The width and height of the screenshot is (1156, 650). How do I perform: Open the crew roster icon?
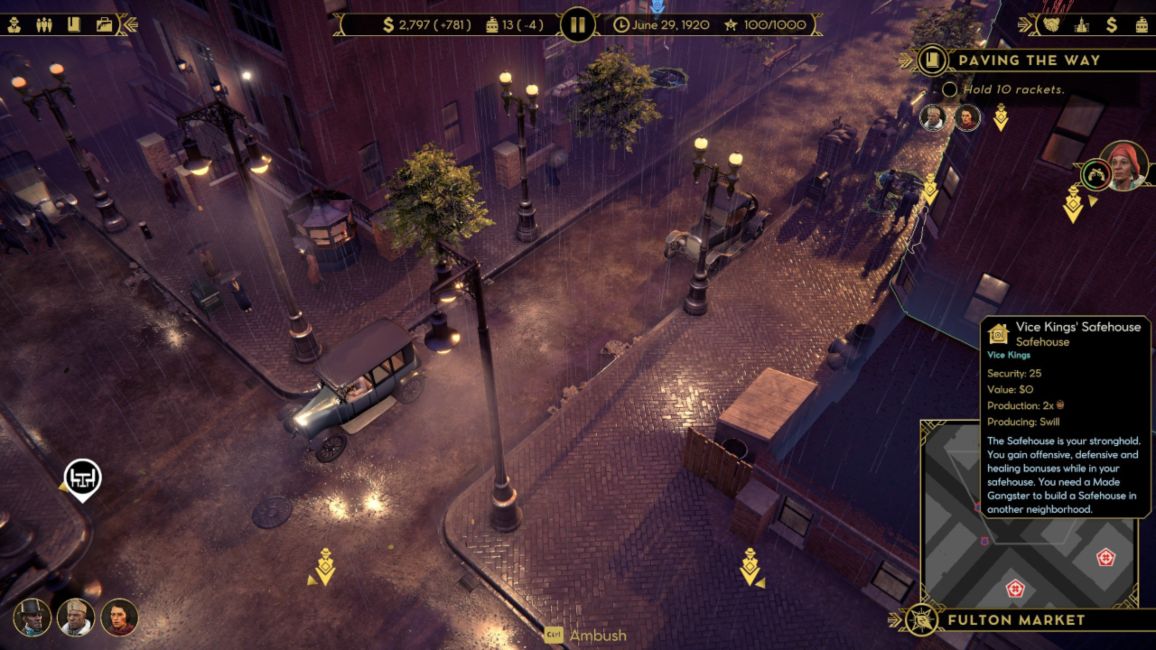[x=44, y=24]
